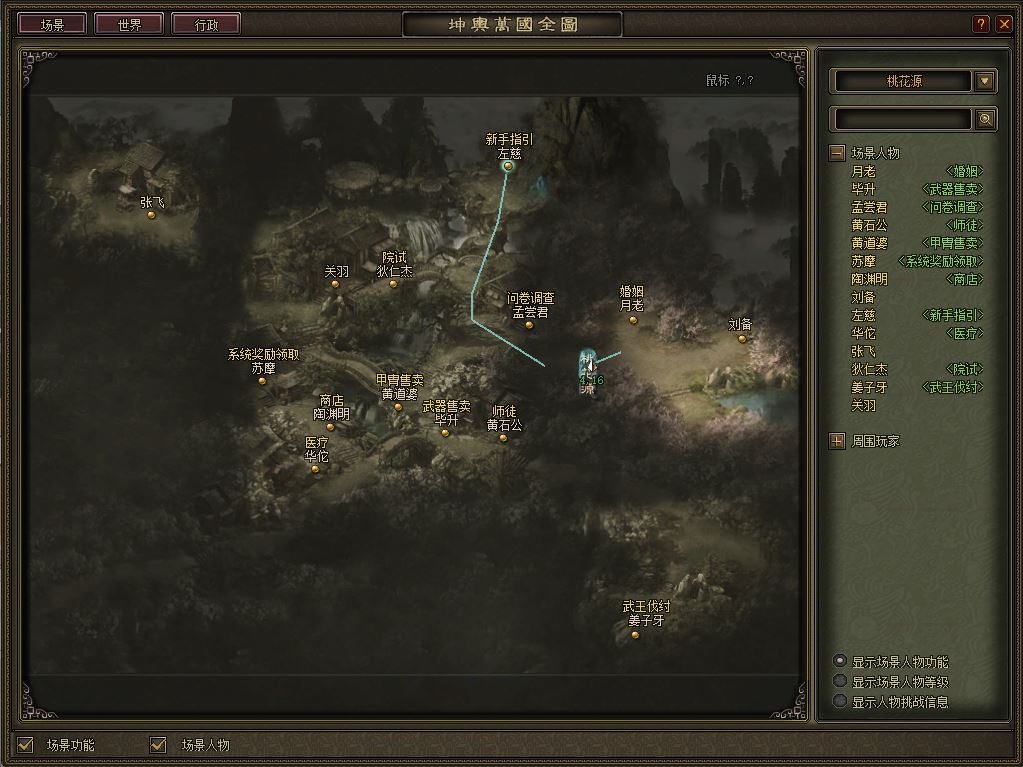Click the 左慈 新手指引 map marker
Image resolution: width=1023 pixels, height=767 pixels.
tap(508, 166)
